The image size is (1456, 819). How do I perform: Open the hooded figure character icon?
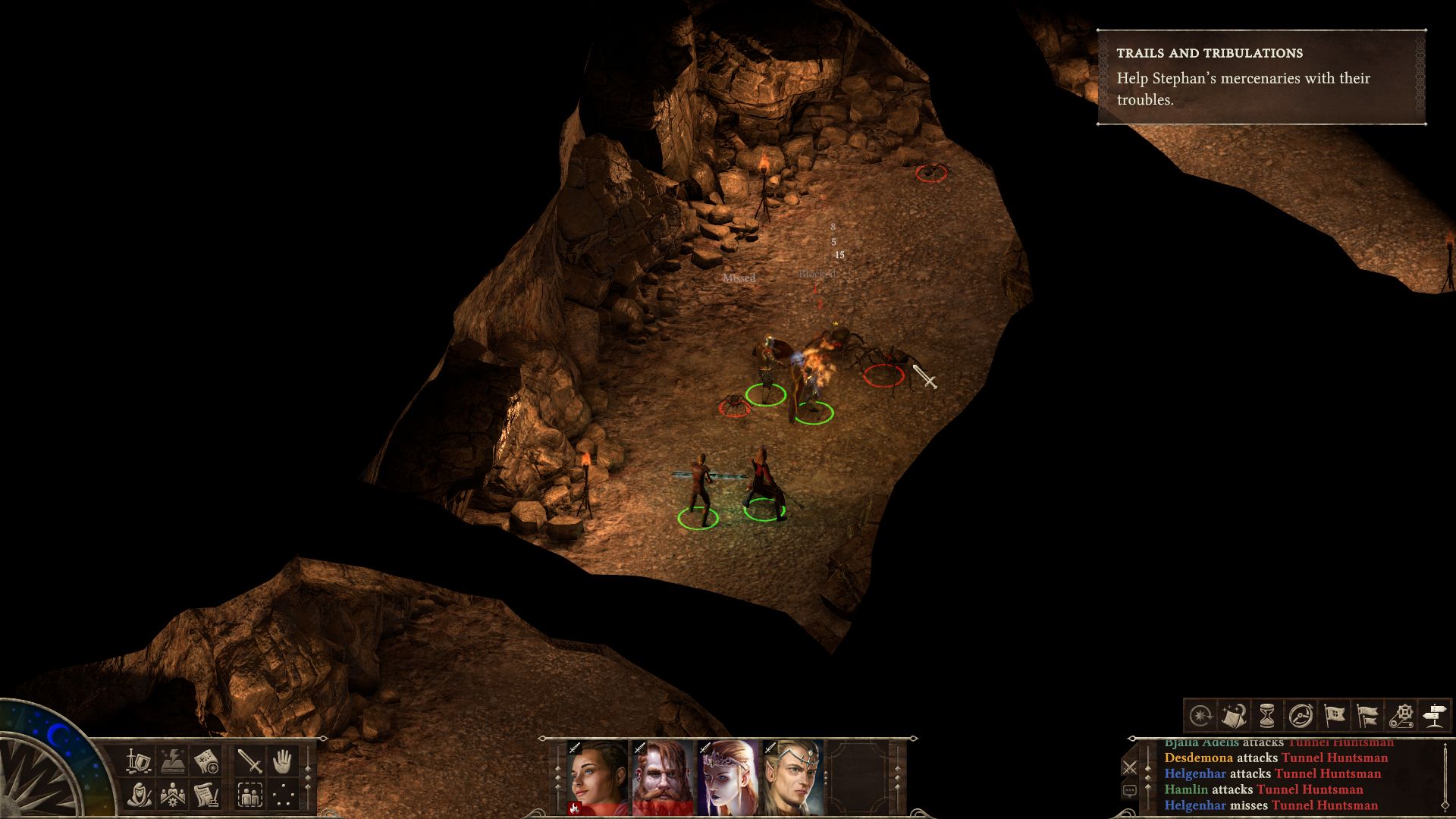click(139, 794)
